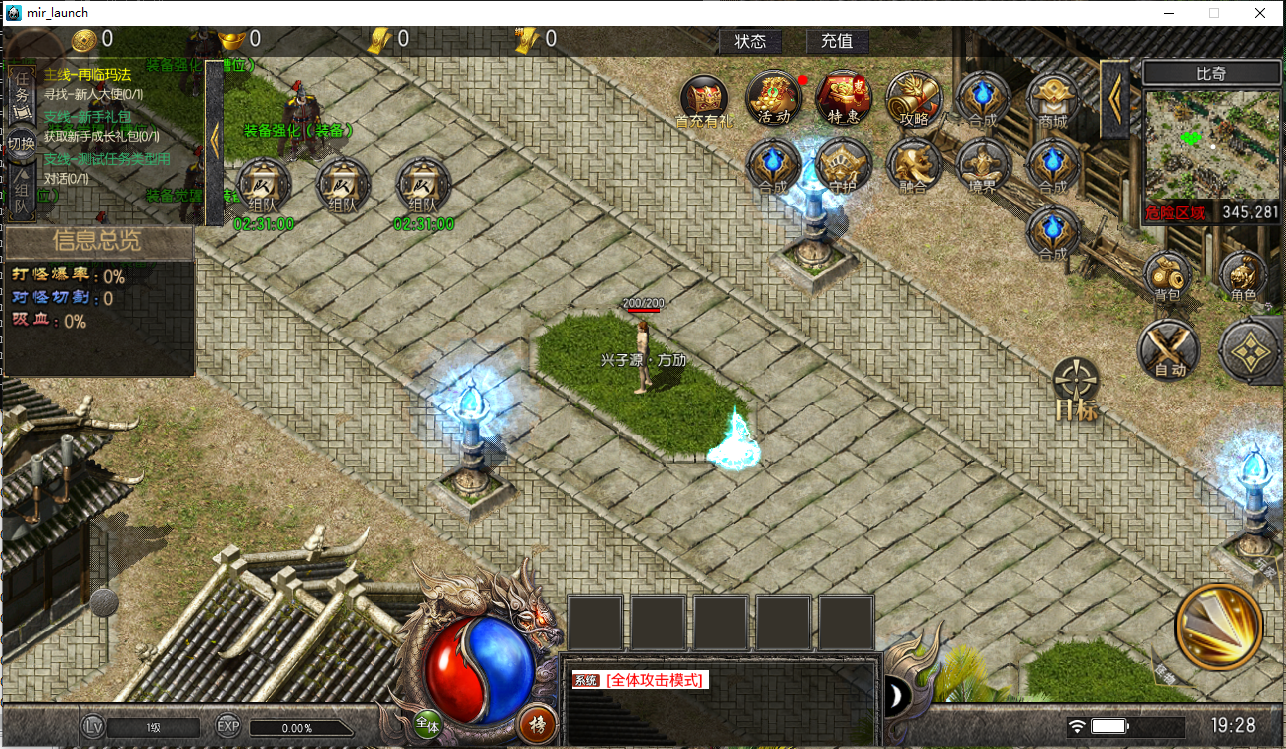Click the 切换 switch button
Screen dimensions: 1286x749
(21, 143)
